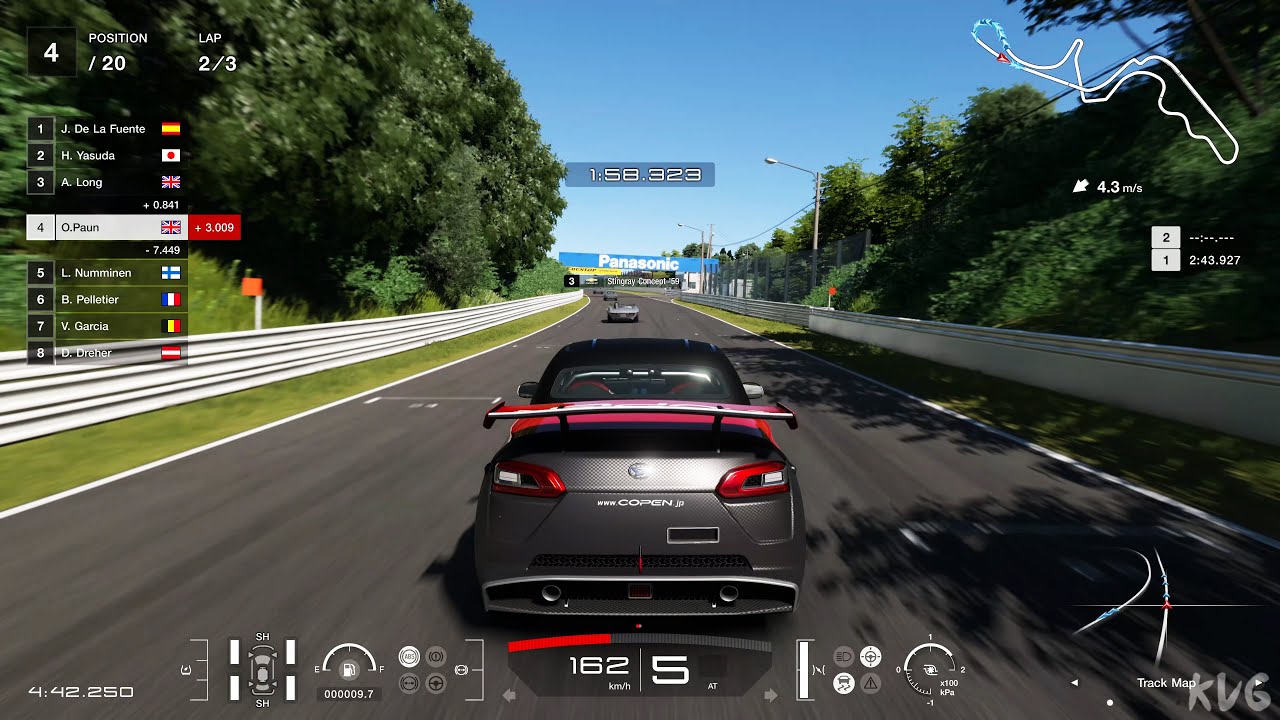Click the steering assist icon
The width and height of the screenshot is (1280, 720).
click(870, 655)
